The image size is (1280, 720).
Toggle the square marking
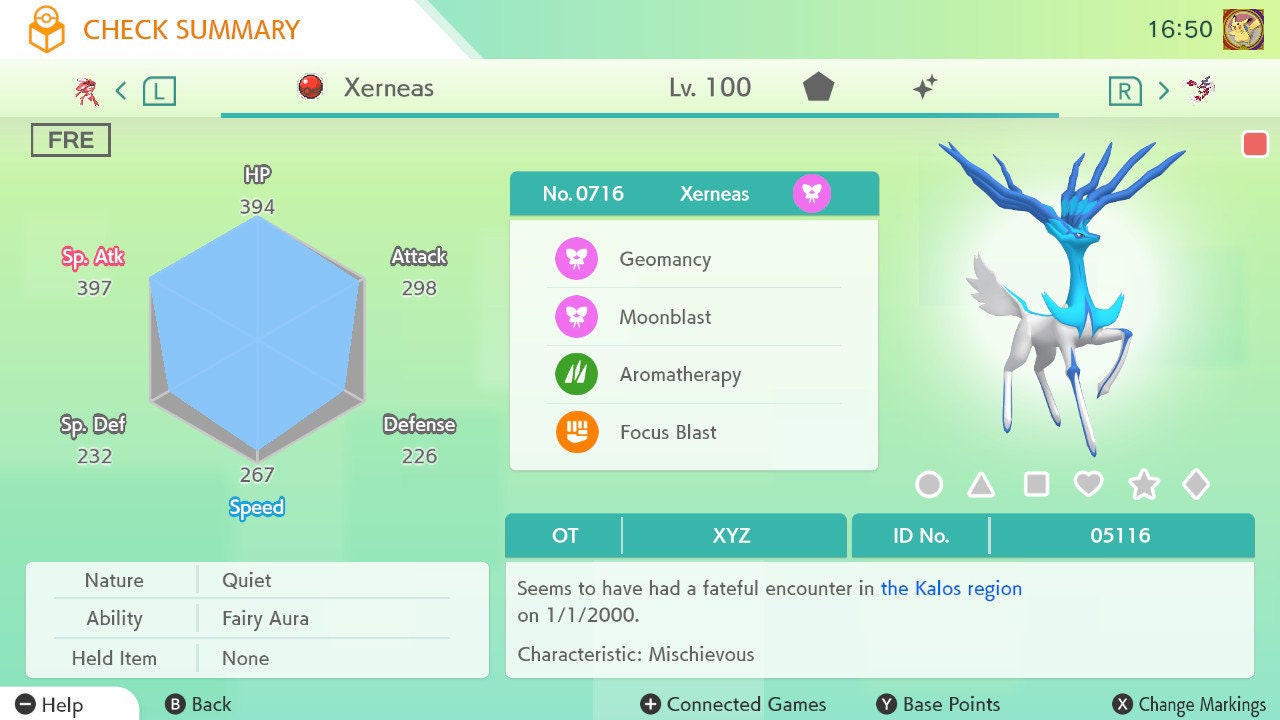(x=1036, y=485)
